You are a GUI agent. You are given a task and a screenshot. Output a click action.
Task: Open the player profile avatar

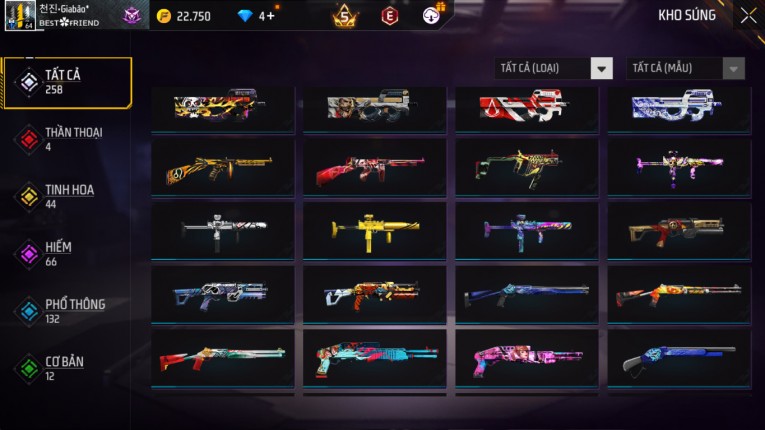click(20, 16)
